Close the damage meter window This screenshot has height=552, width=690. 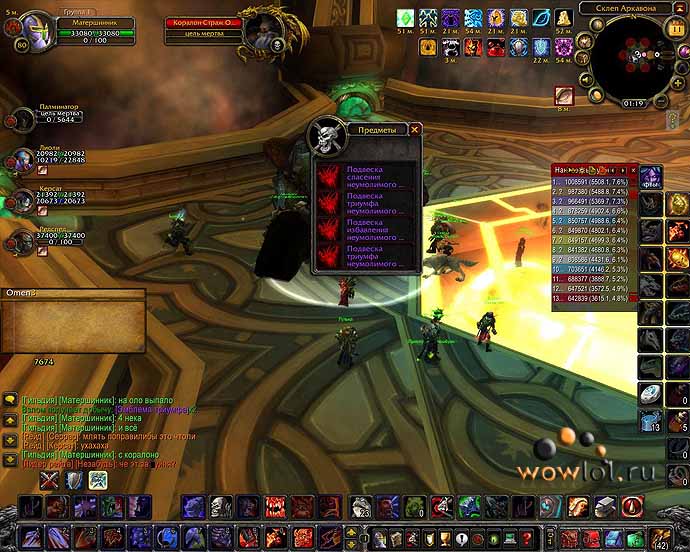[x=631, y=171]
